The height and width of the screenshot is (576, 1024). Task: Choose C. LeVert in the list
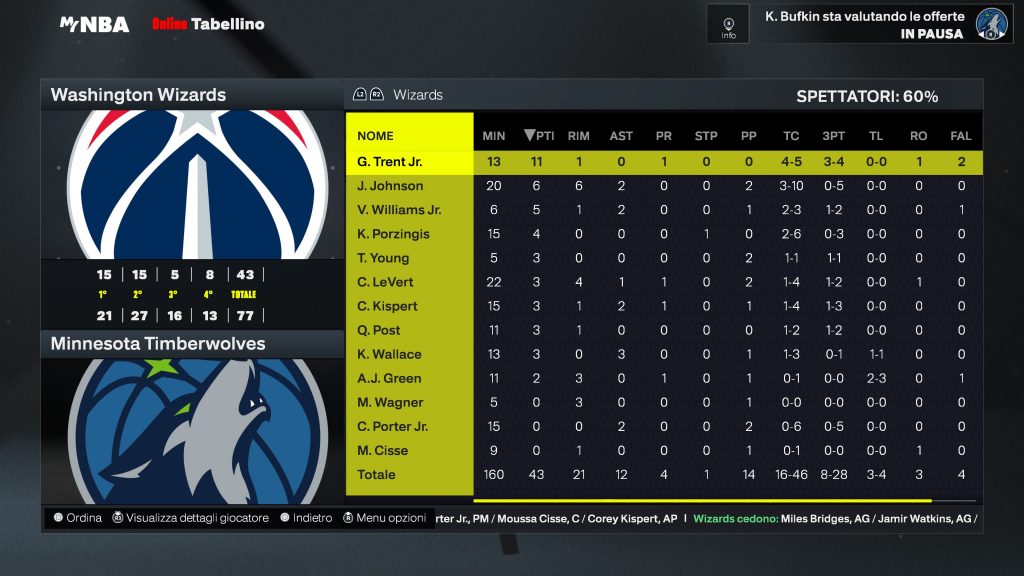385,282
